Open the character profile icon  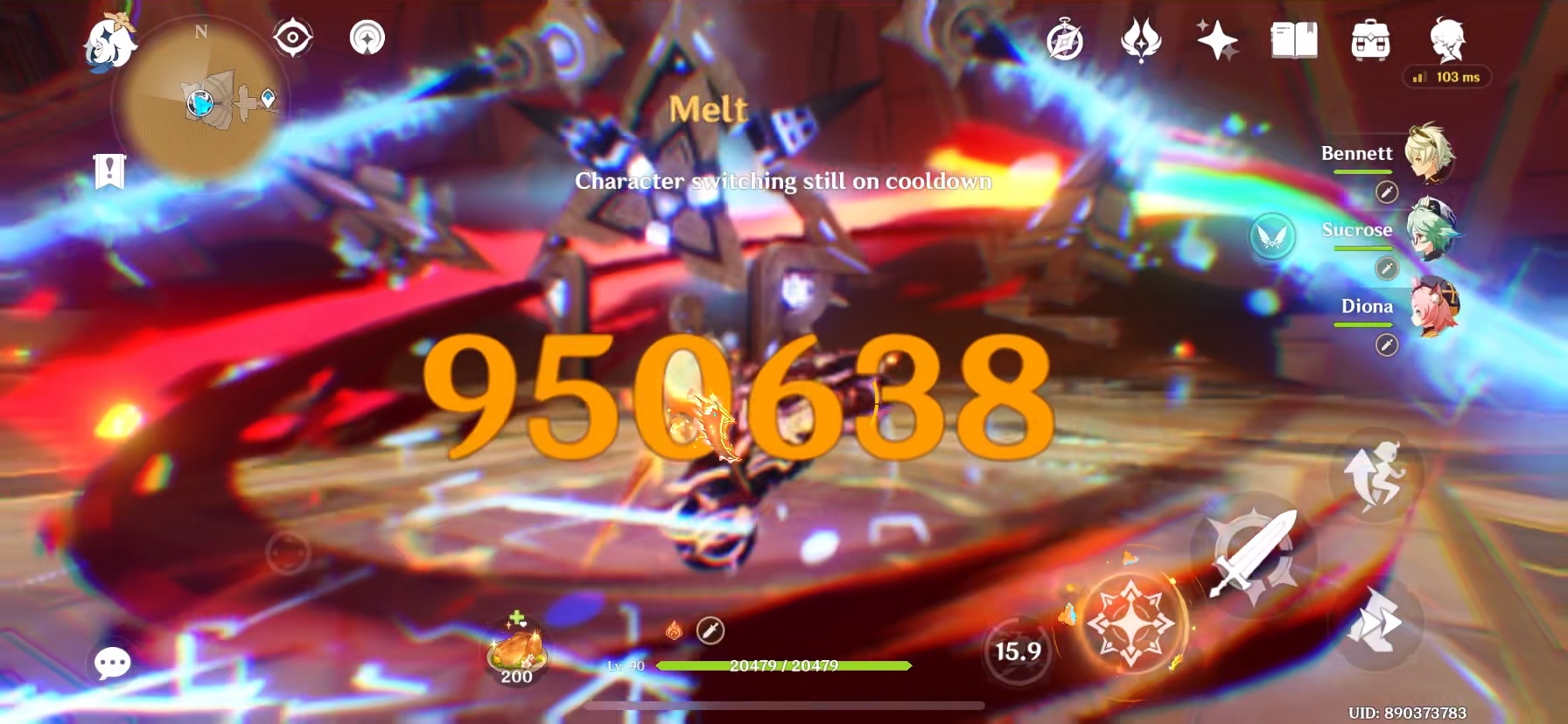(1448, 40)
